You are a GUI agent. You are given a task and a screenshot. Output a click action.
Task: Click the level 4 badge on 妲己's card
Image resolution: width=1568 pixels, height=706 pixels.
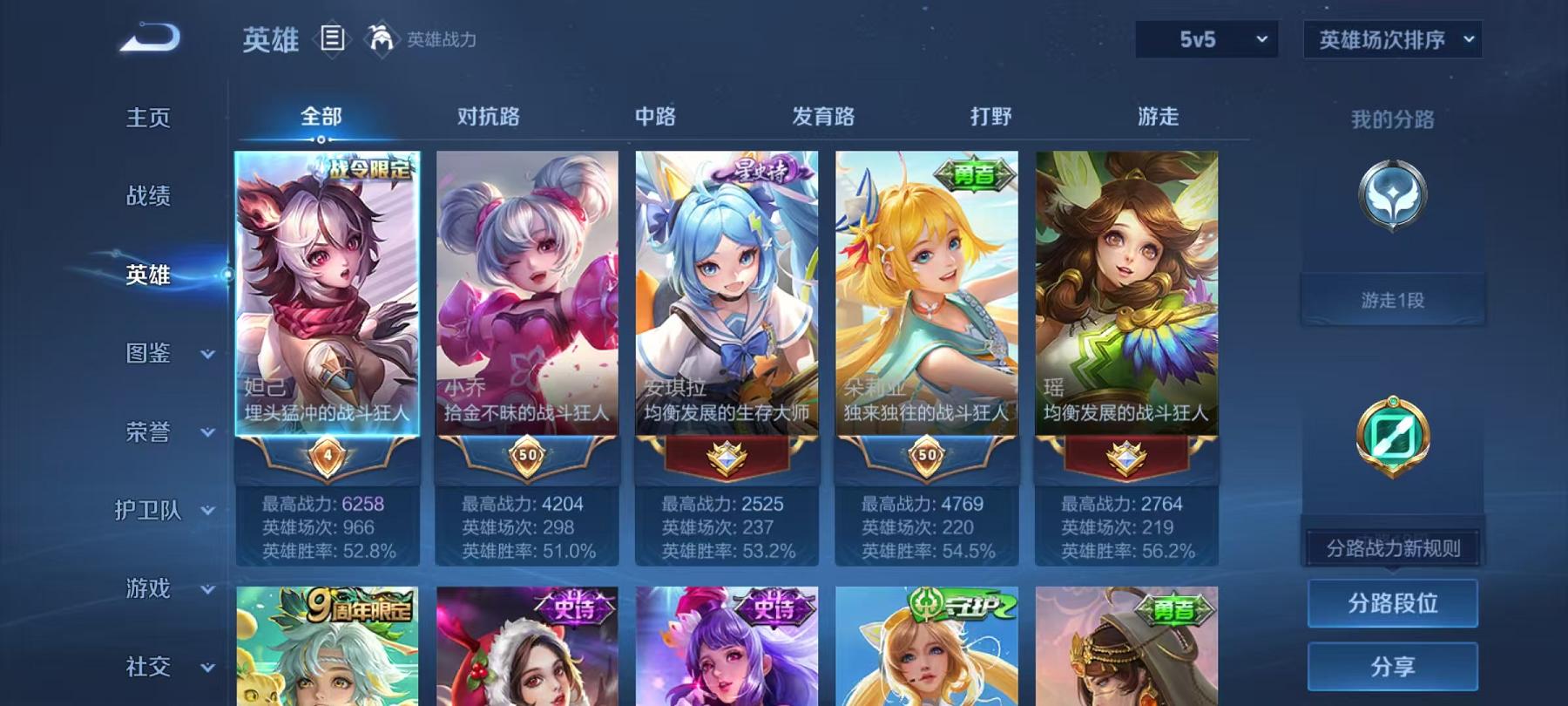point(327,454)
